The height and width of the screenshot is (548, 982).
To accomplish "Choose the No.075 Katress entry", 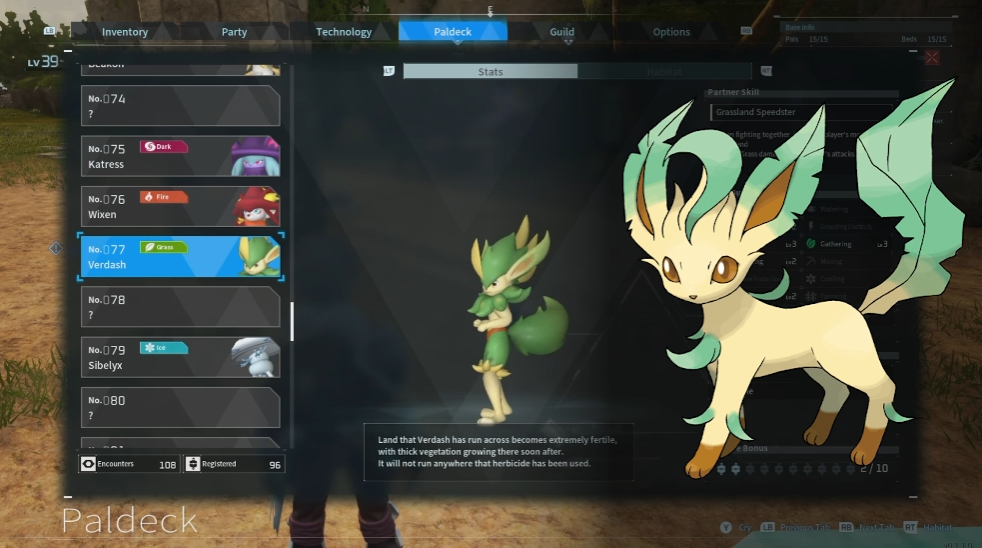I will (x=180, y=156).
